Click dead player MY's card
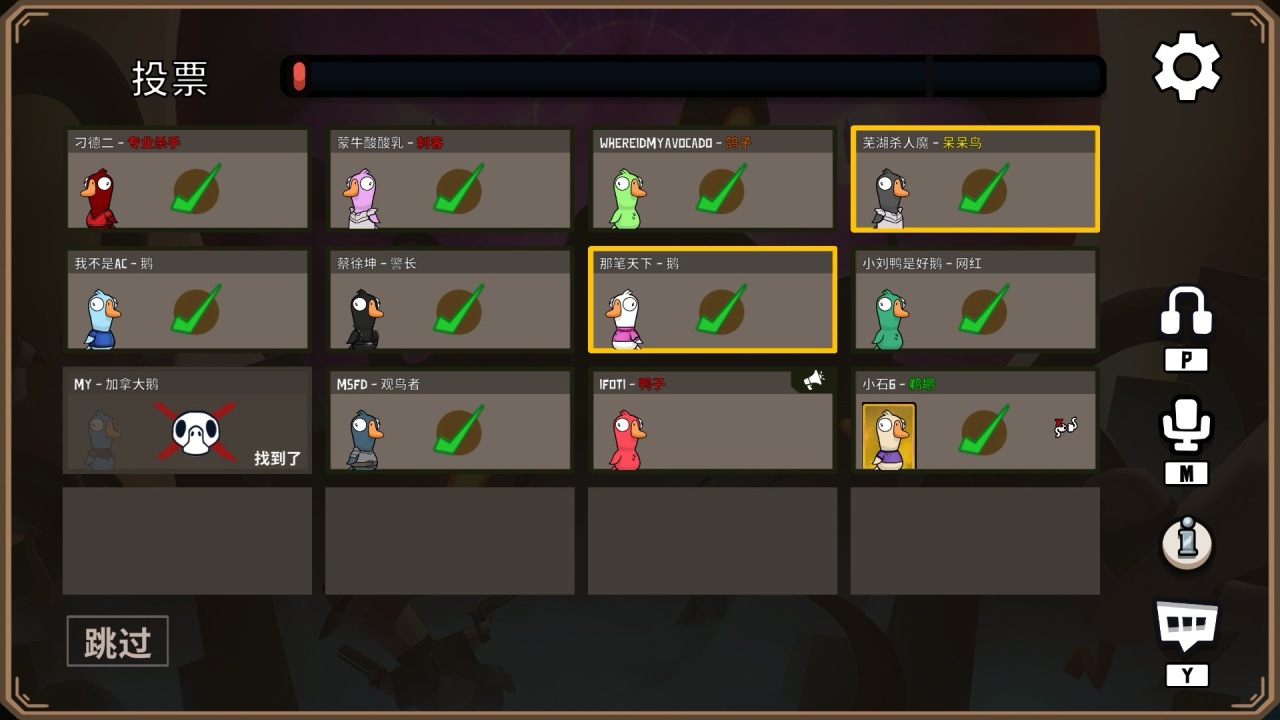Screen dimensions: 1280x720 [x=188, y=420]
